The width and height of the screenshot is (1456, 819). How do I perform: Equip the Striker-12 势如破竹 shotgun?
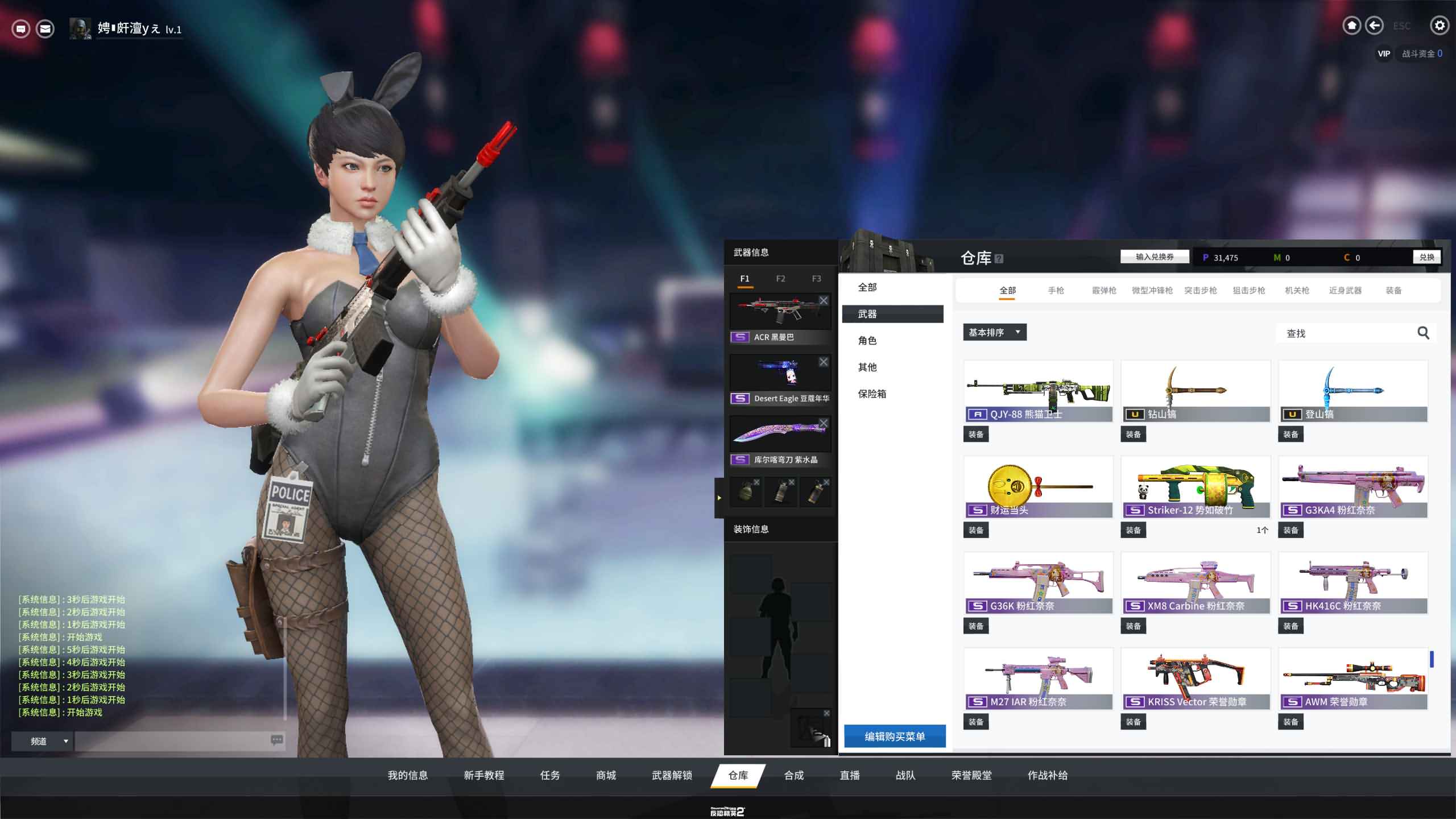(1133, 530)
